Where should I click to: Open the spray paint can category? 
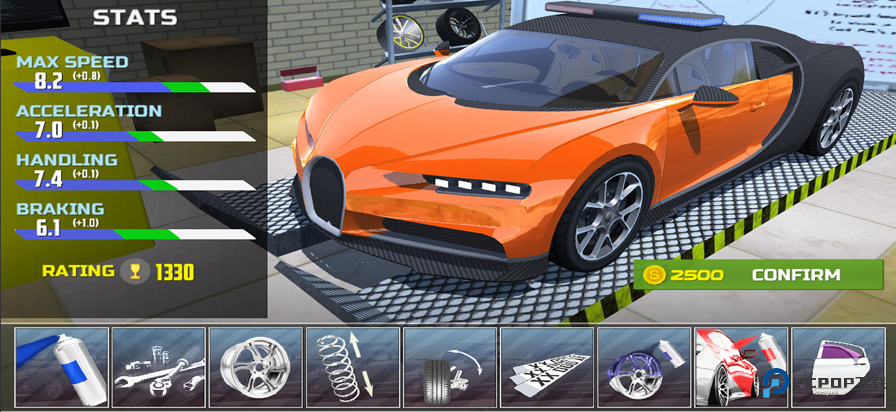(62, 367)
